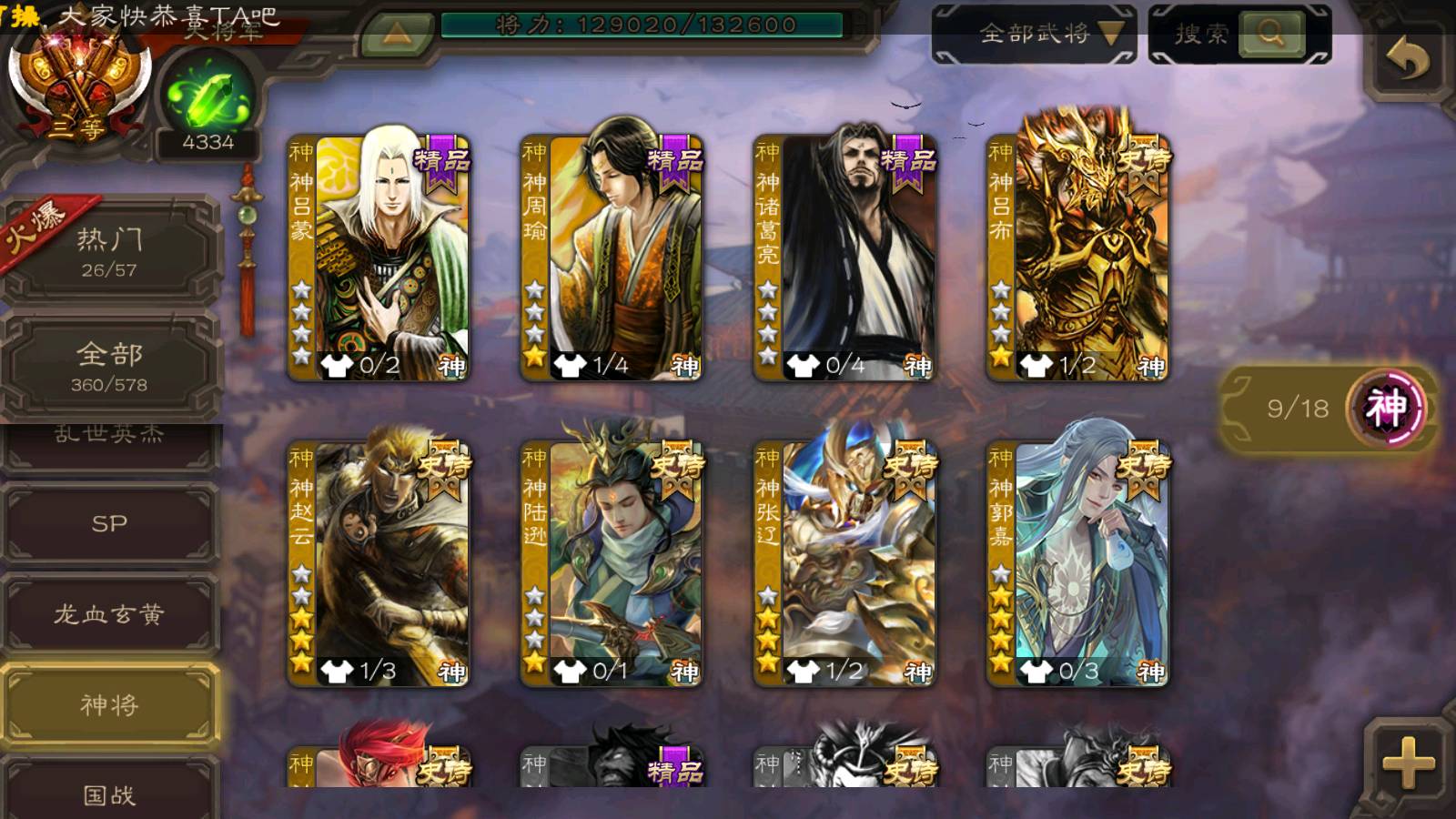This screenshot has width=1456, height=819.
Task: View the 神陆逊 general card
Action: (x=612, y=562)
